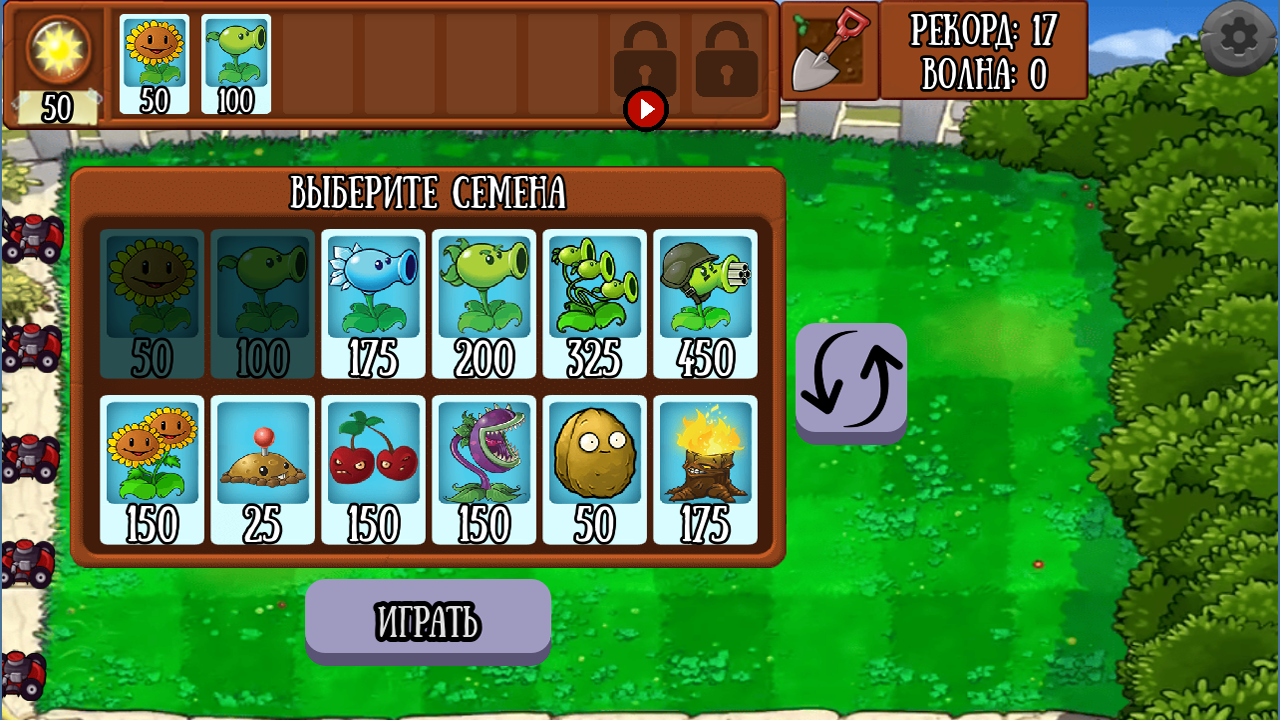Choose the Gatling Pea seed costing 450
The image size is (1280, 720).
point(705,304)
